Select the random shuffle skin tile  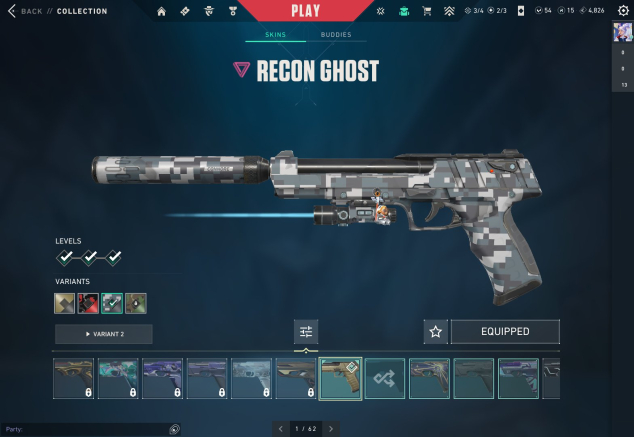coord(385,379)
